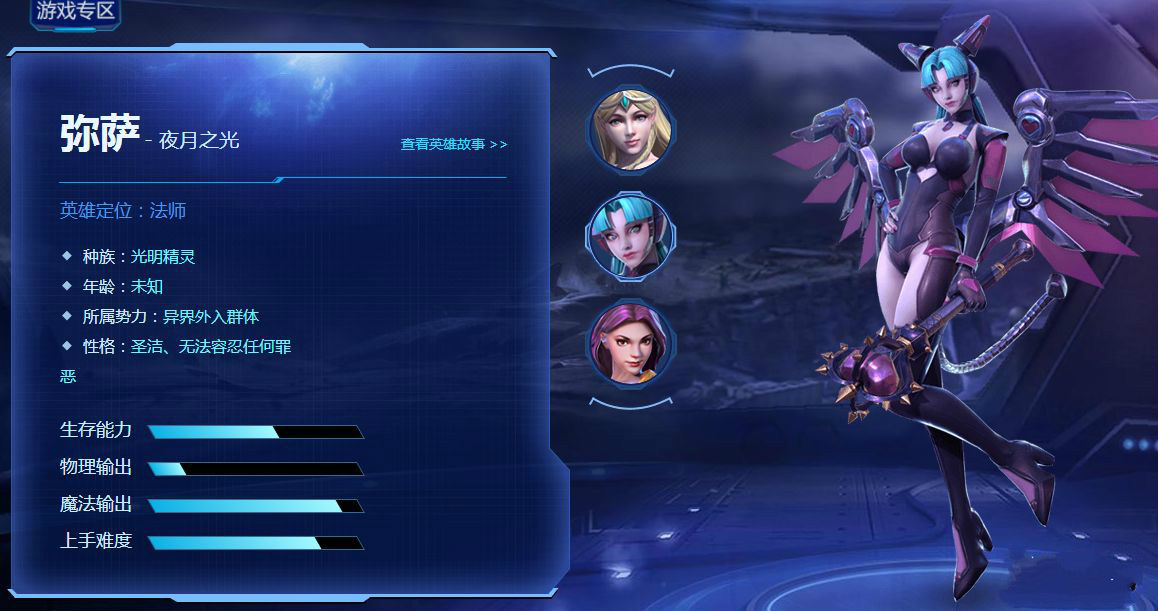Show previous heroes with the upper arc arrow
This screenshot has width=1158, height=611.
point(631,71)
